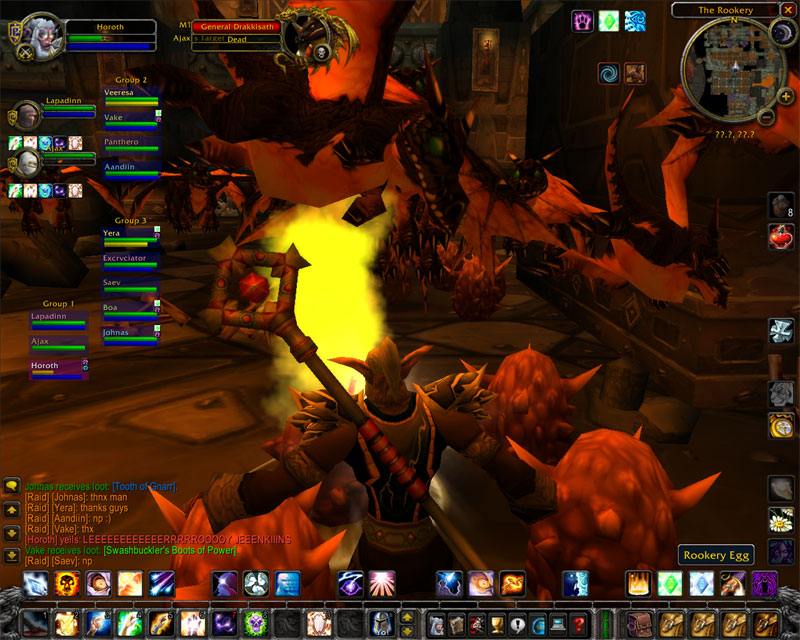The height and width of the screenshot is (640, 800).
Task: Click the minimap zoom-in plus button
Action: click(785, 97)
